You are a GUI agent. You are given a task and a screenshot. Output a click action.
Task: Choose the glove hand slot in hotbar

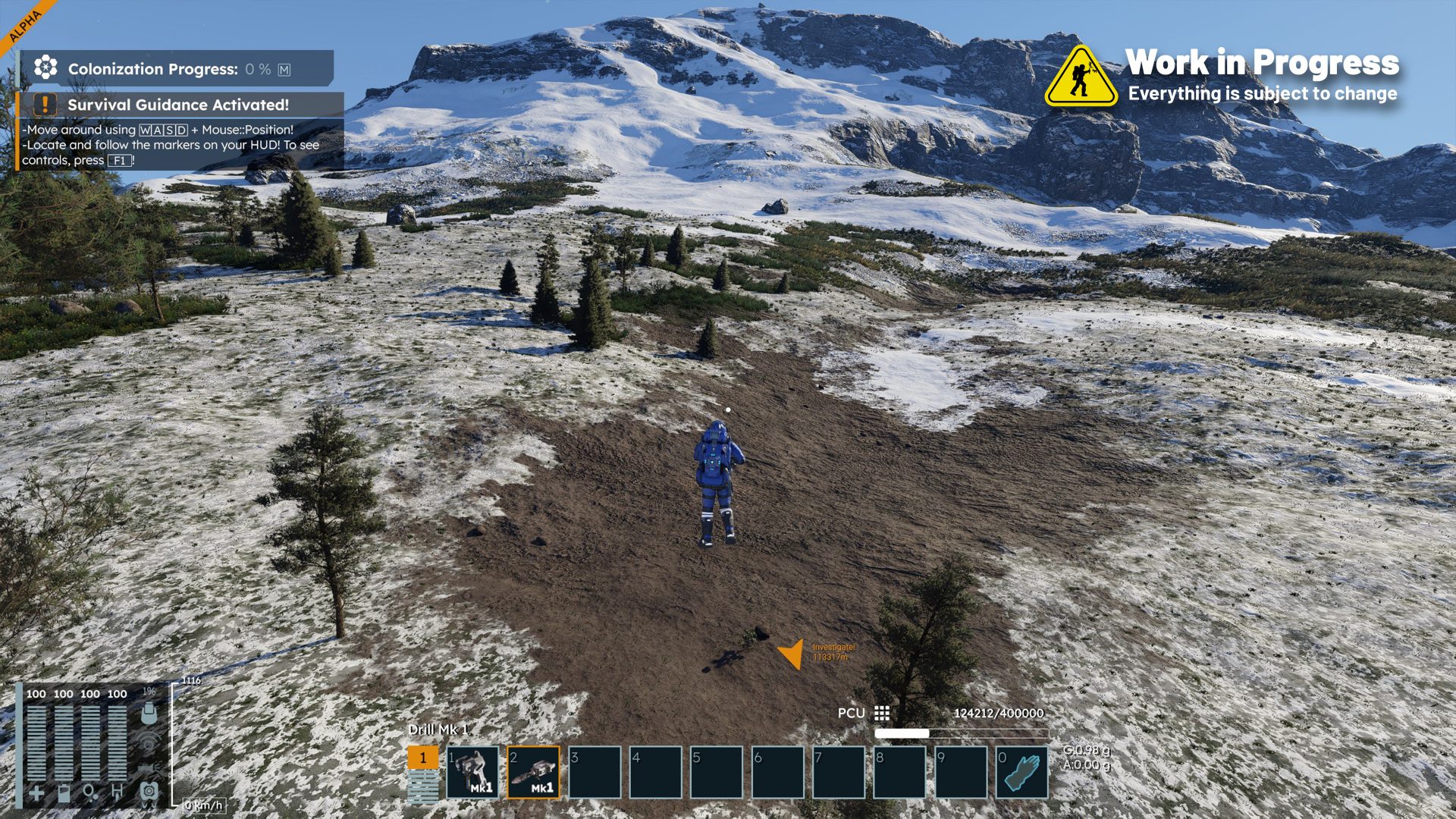1022,772
